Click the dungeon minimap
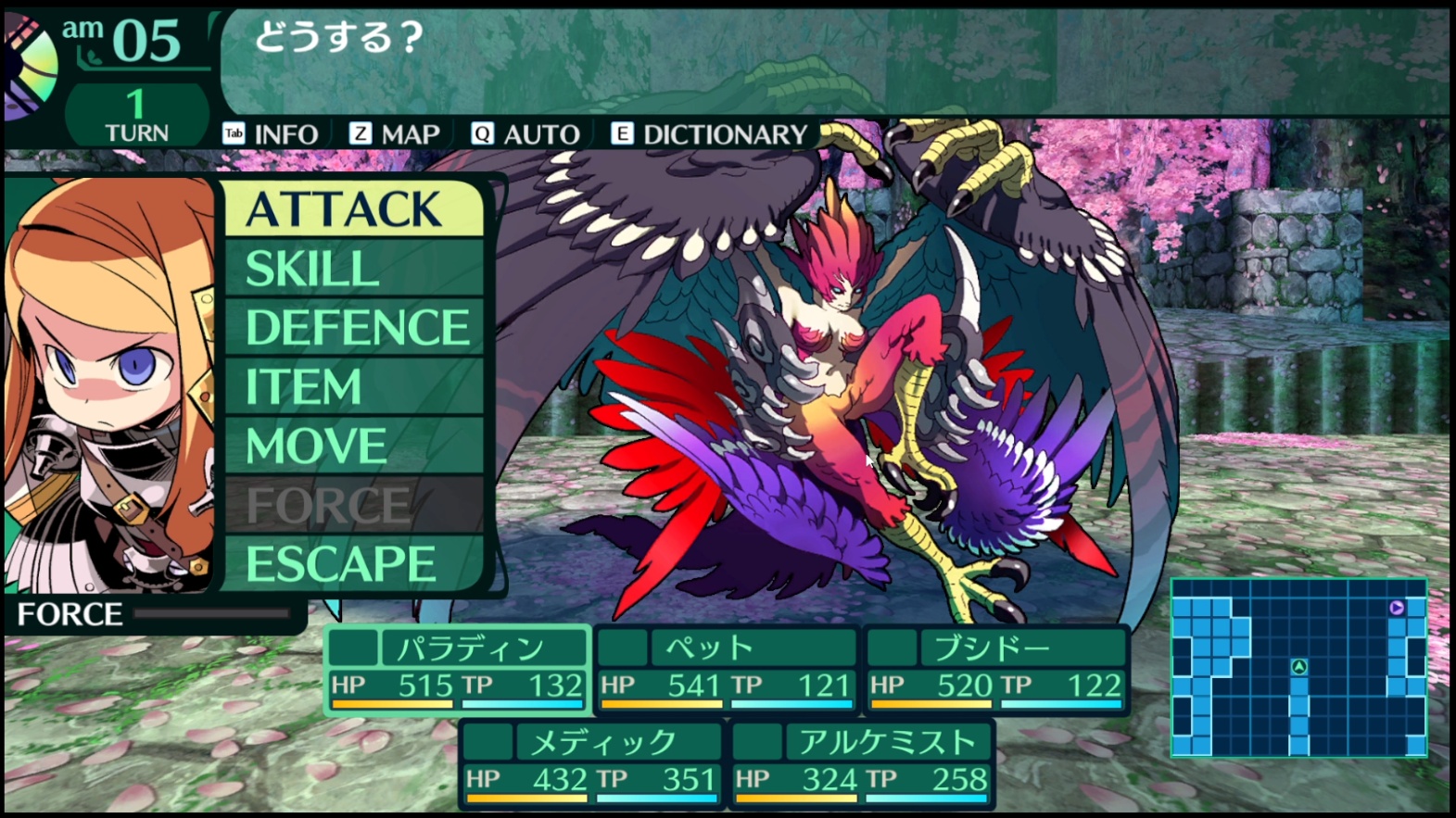Viewport: 1456px width, 818px height. (x=1298, y=667)
